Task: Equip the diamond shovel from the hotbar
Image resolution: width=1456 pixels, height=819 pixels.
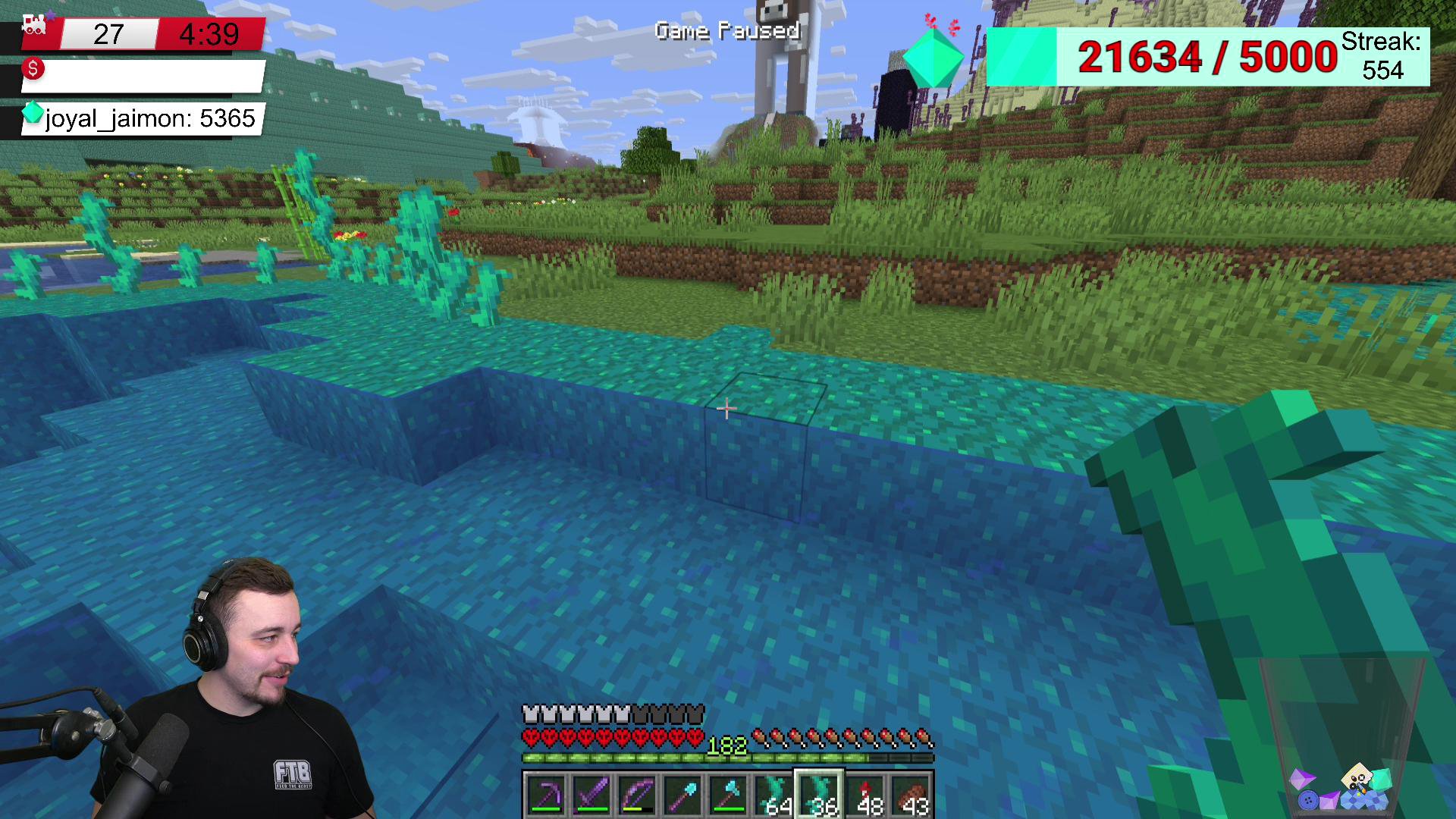Action: [x=682, y=795]
